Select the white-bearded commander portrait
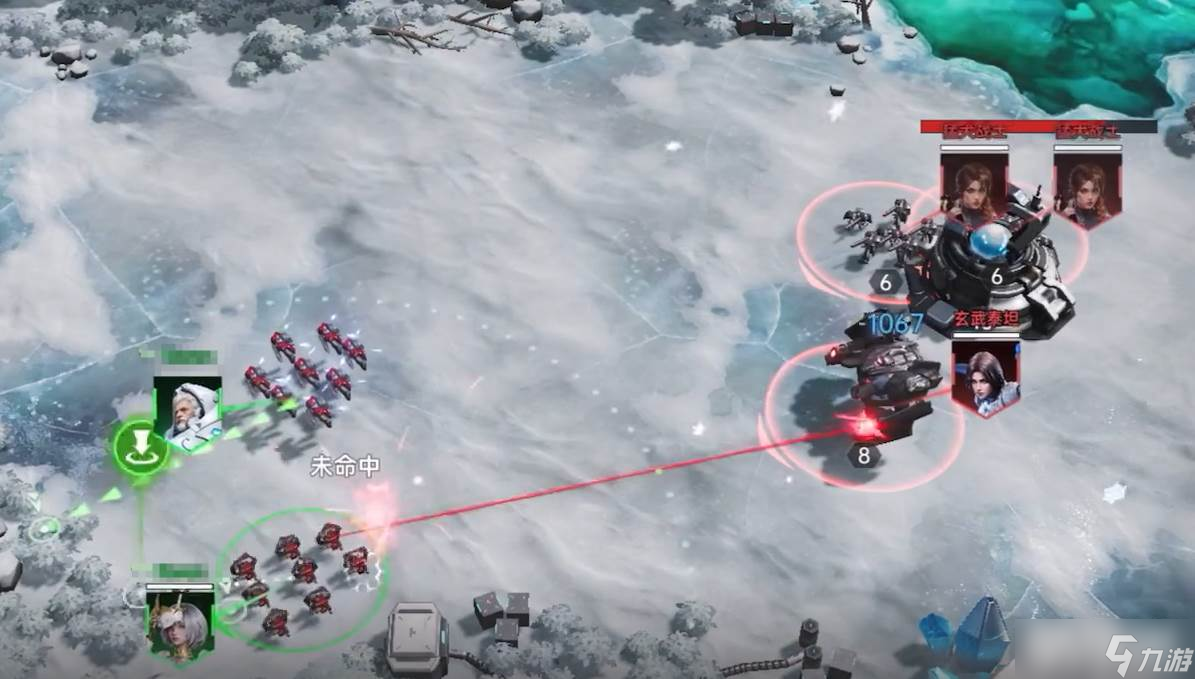Screen dimensions: 1195x679 pos(187,412)
